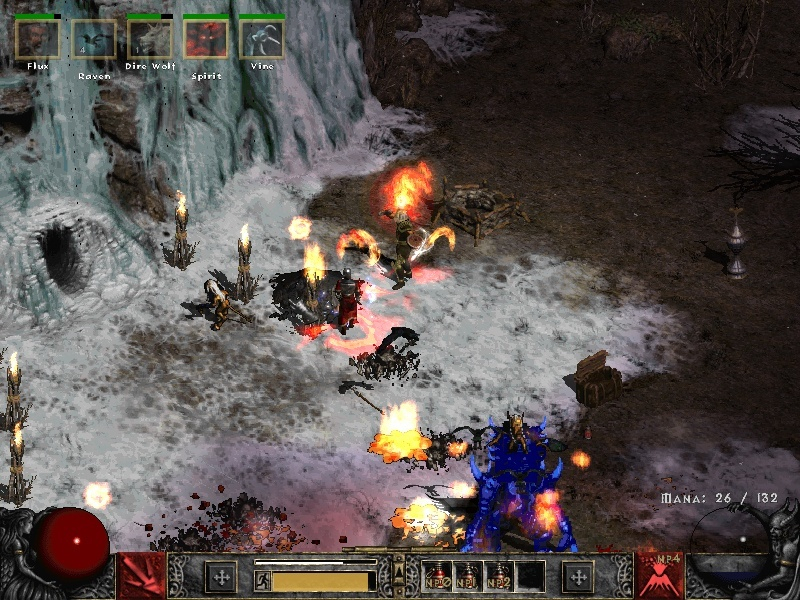Select the Dire Wolf summon portrait
Viewport: 800px width, 600px height.
(150, 39)
